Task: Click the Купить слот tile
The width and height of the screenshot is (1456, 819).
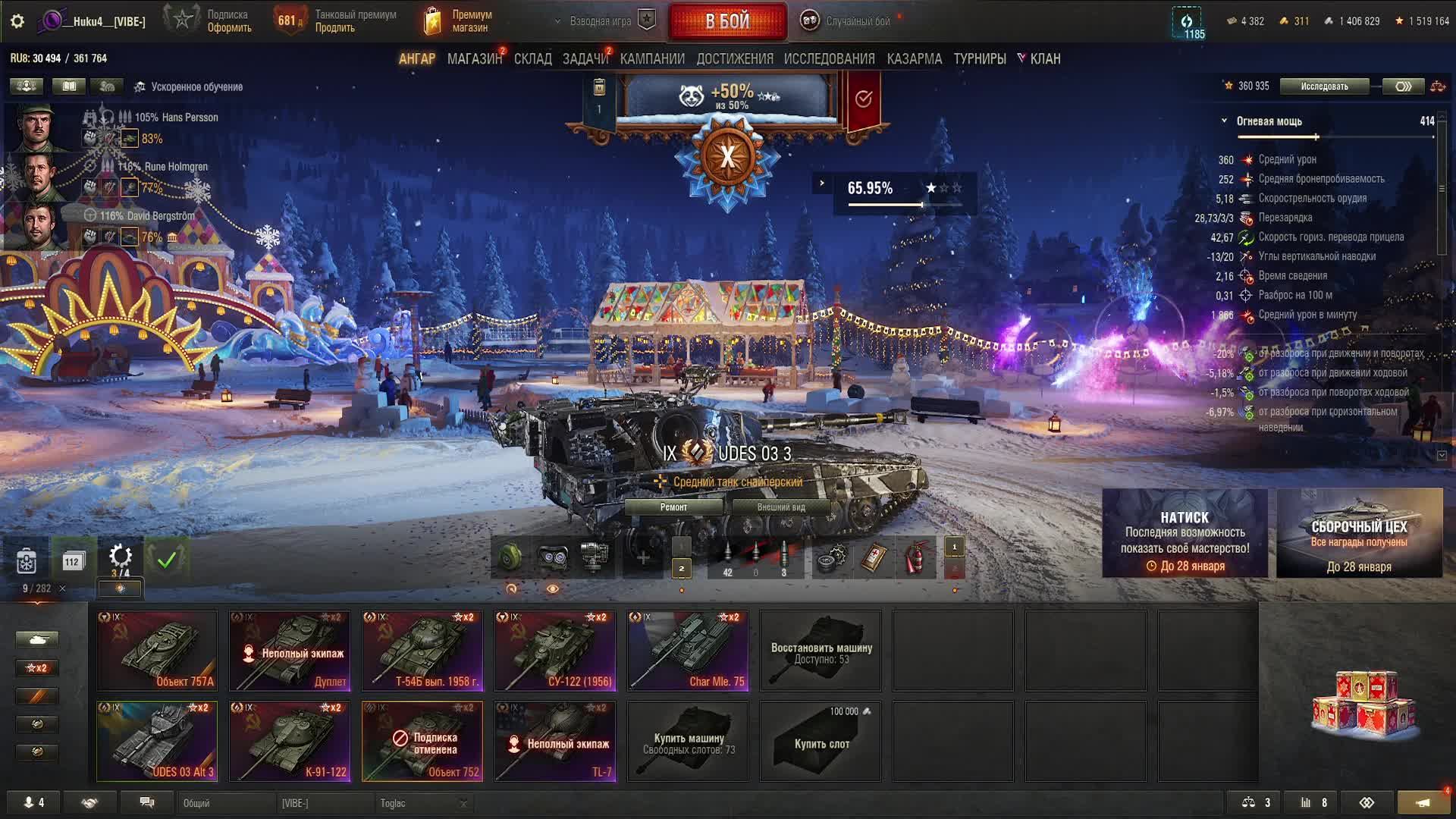Action: pyautogui.click(x=821, y=741)
